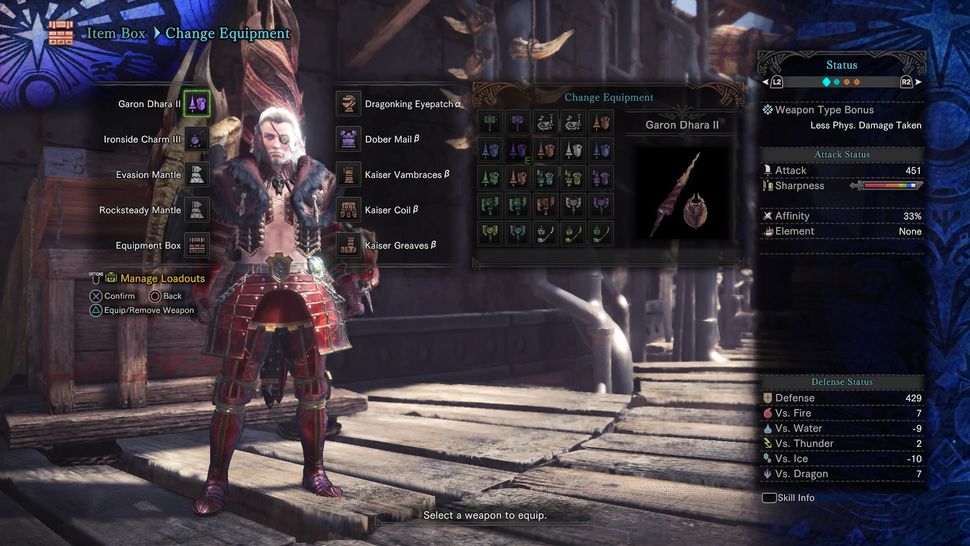Choose the Ironside Charm III slot

pos(197,139)
